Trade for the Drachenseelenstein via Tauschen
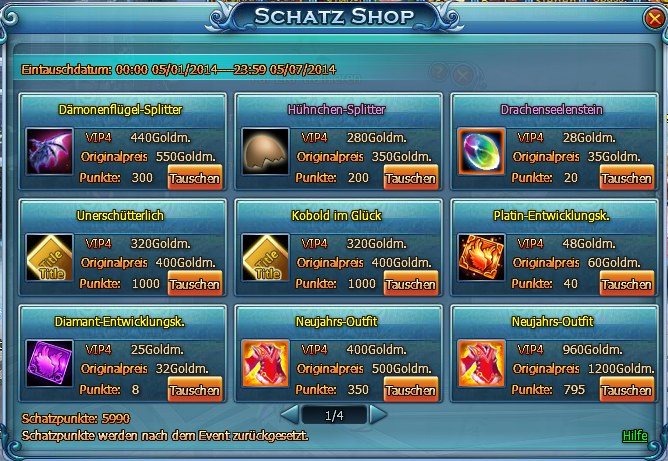 (x=626, y=178)
